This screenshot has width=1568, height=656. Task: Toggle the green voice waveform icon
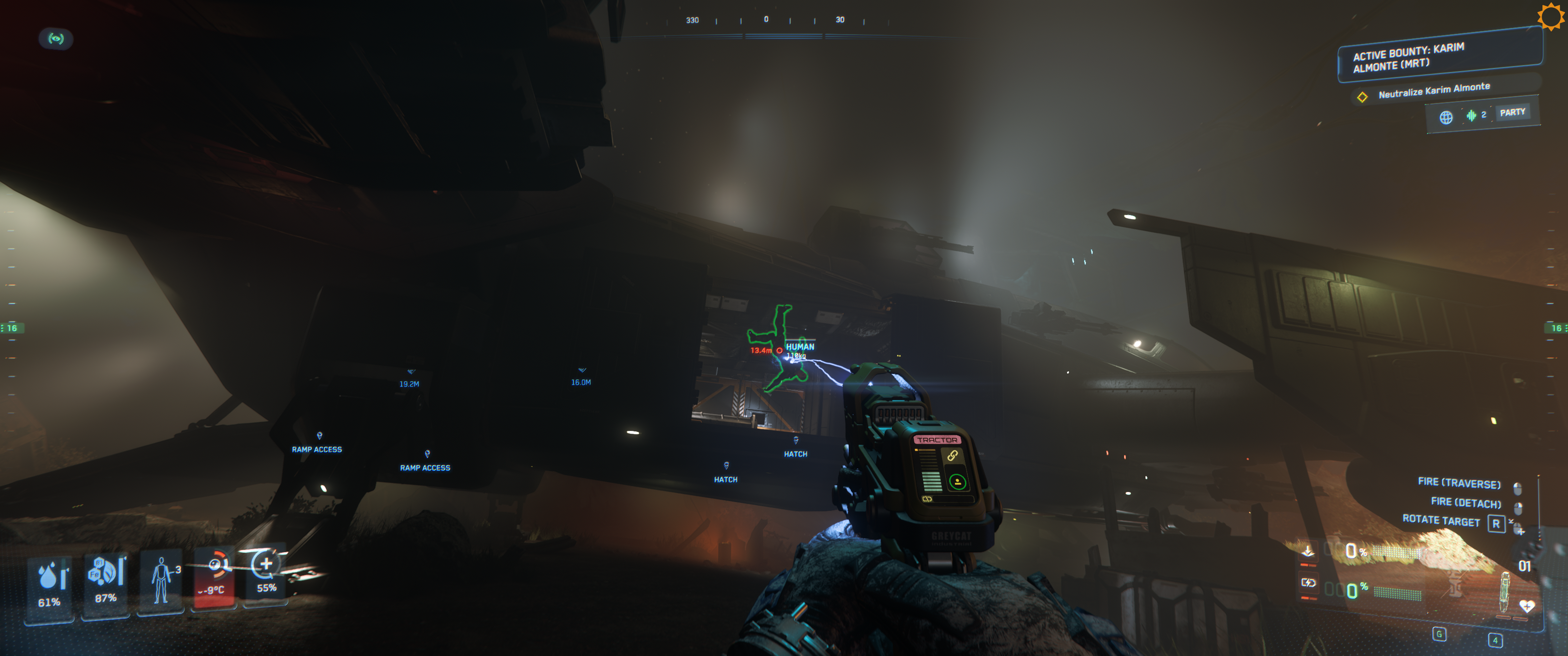[1471, 115]
